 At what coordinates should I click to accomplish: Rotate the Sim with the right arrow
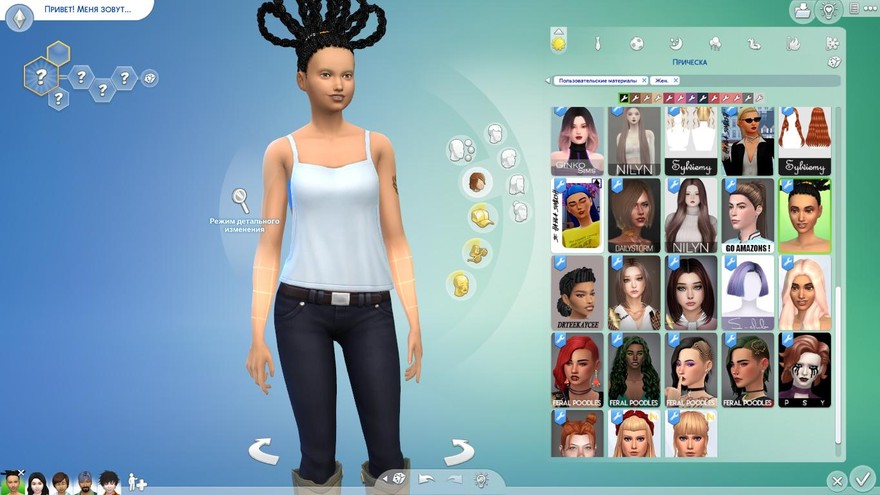click(457, 451)
